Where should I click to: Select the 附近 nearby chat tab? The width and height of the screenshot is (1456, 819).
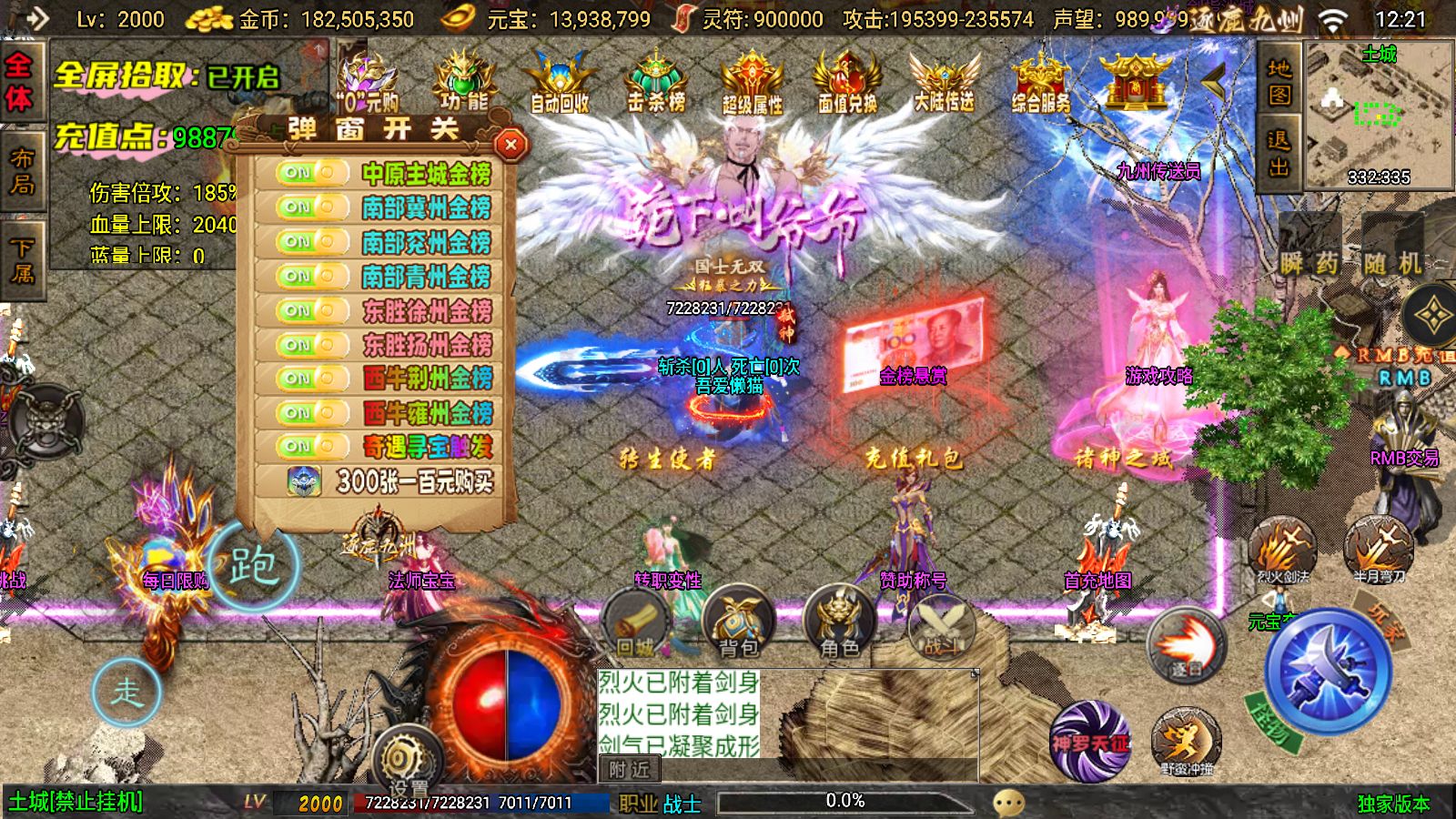point(632,770)
